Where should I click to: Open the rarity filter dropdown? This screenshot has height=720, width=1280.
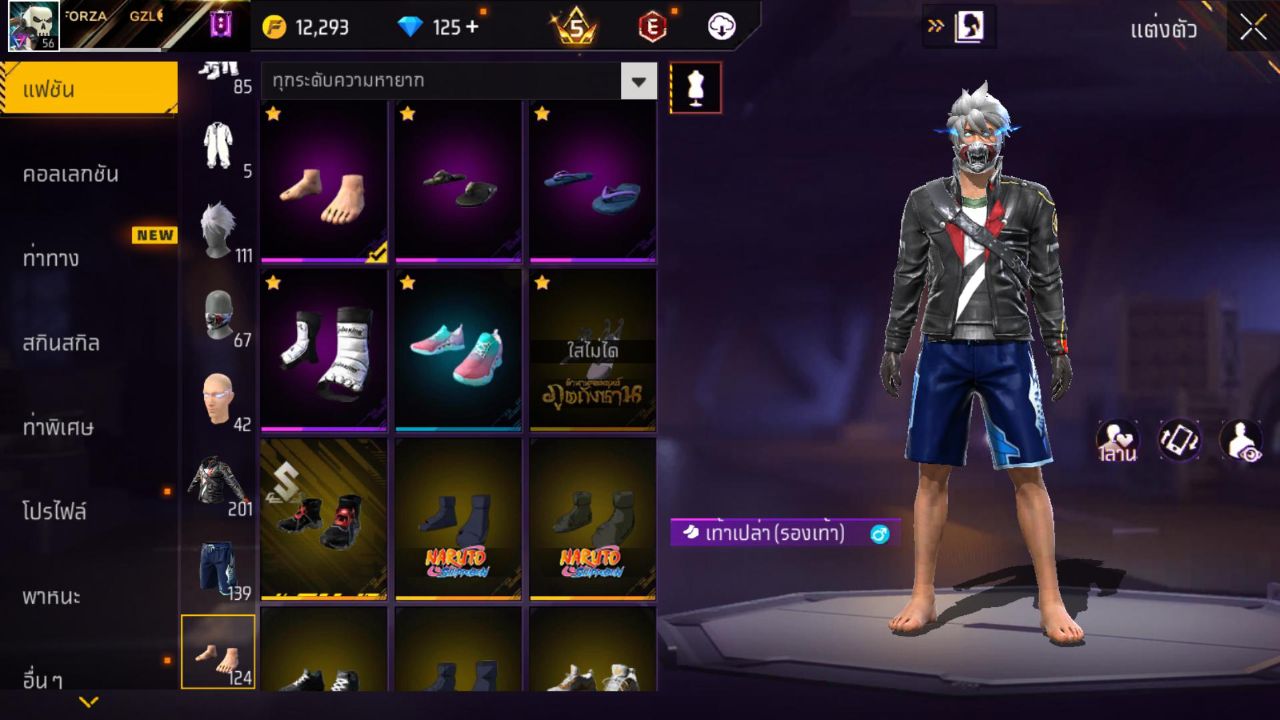point(638,81)
